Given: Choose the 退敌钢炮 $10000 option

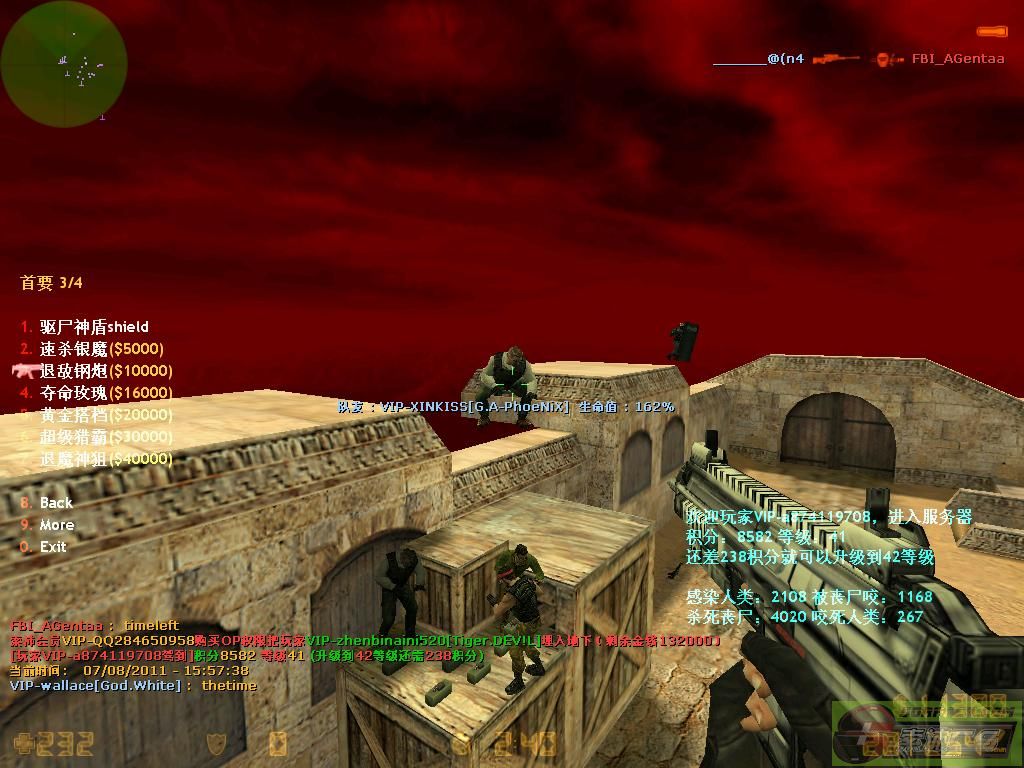Looking at the screenshot, I should [x=105, y=371].
